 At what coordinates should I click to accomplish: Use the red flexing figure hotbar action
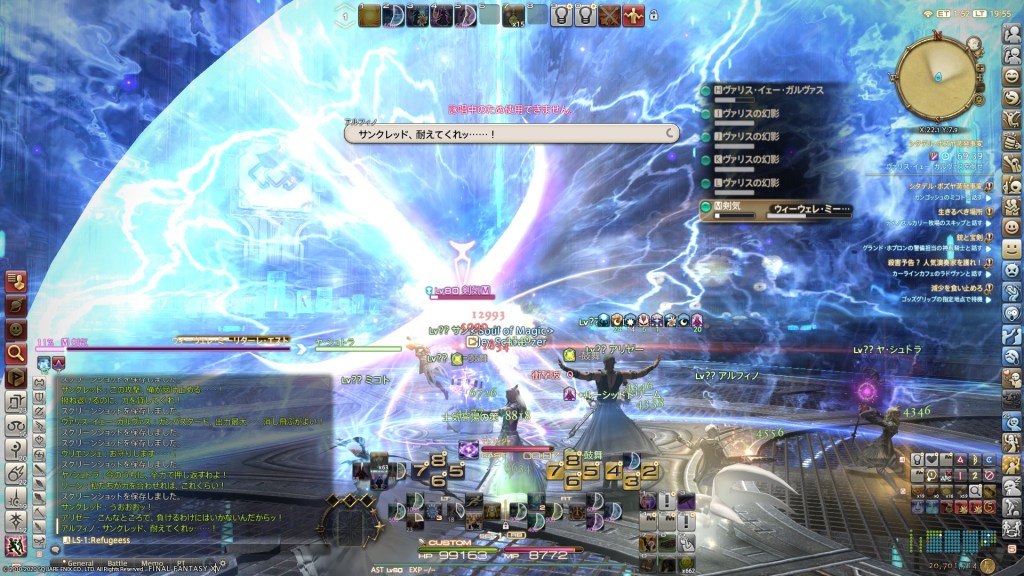point(633,15)
